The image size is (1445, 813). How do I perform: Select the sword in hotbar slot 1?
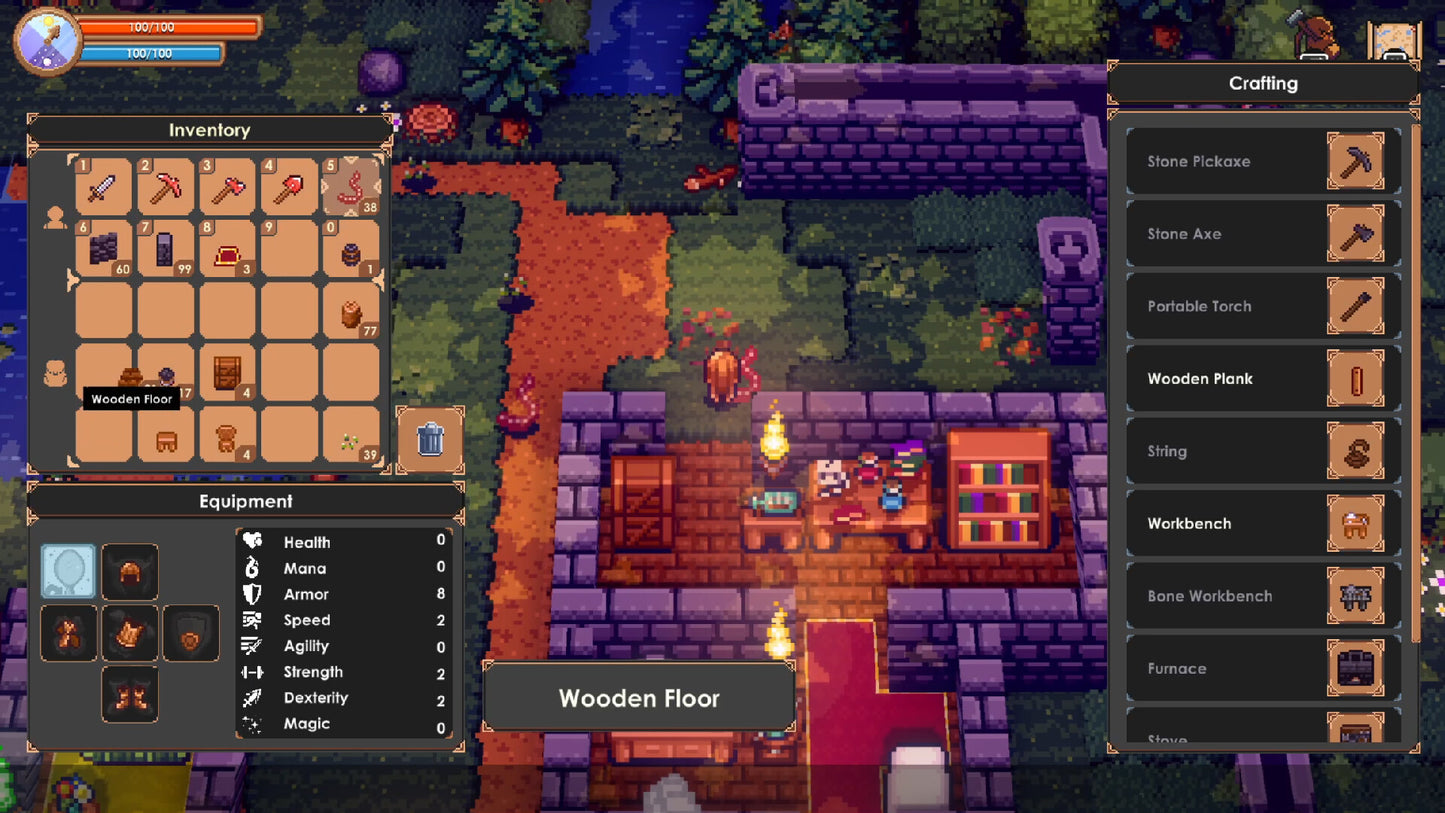pyautogui.click(x=103, y=187)
